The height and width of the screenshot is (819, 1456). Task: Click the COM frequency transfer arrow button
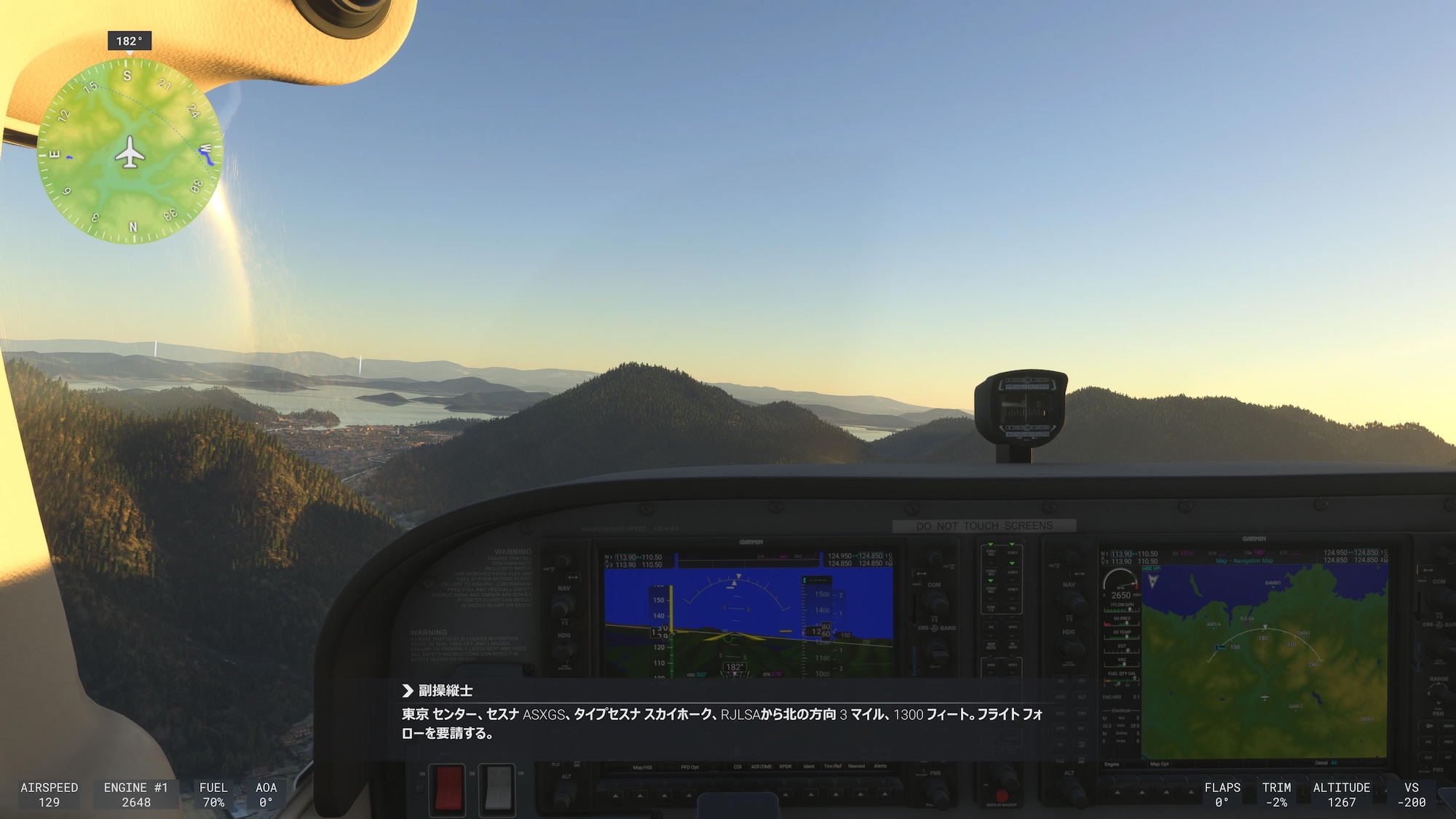922,574
